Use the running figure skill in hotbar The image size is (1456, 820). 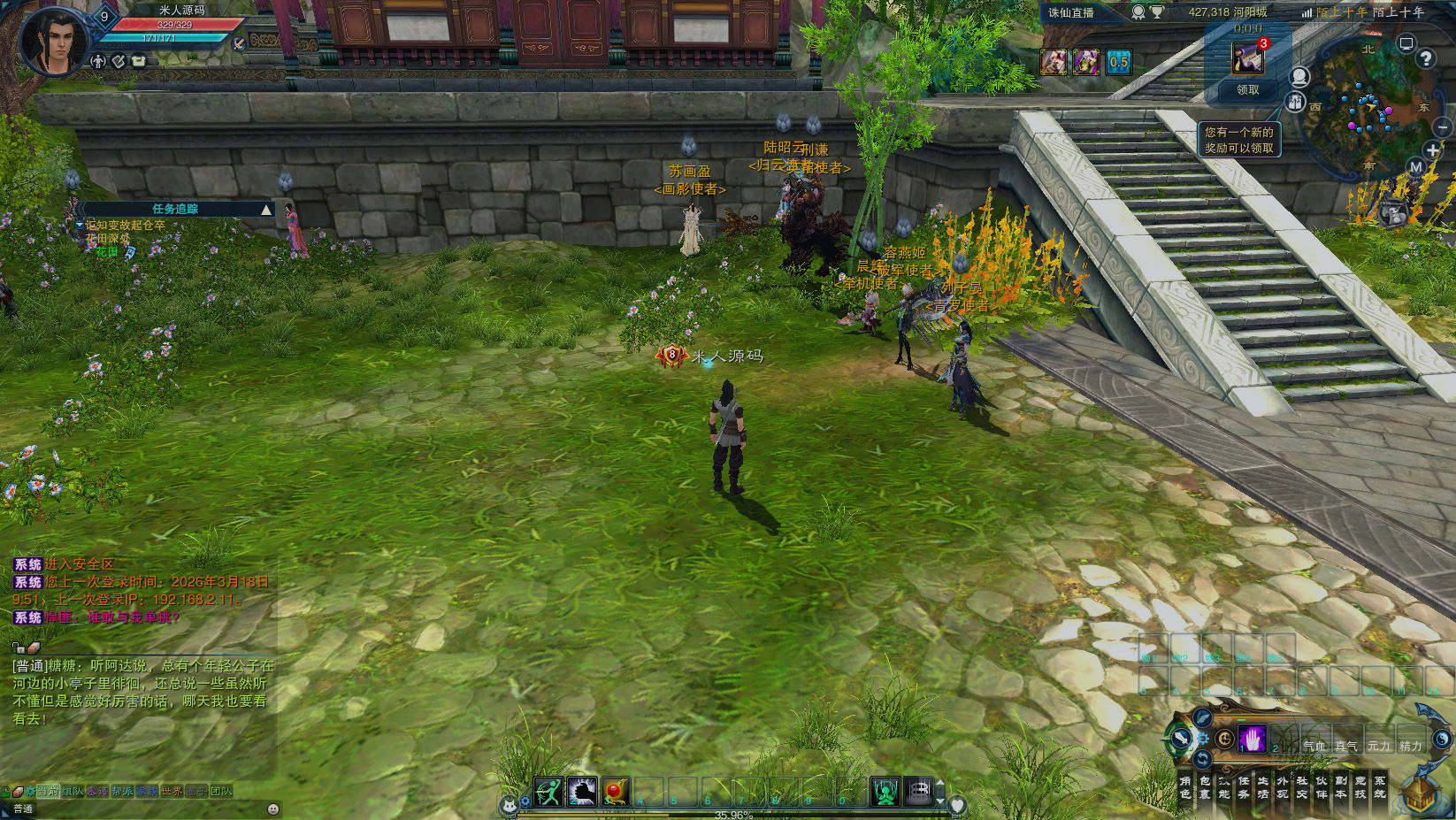pos(548,792)
